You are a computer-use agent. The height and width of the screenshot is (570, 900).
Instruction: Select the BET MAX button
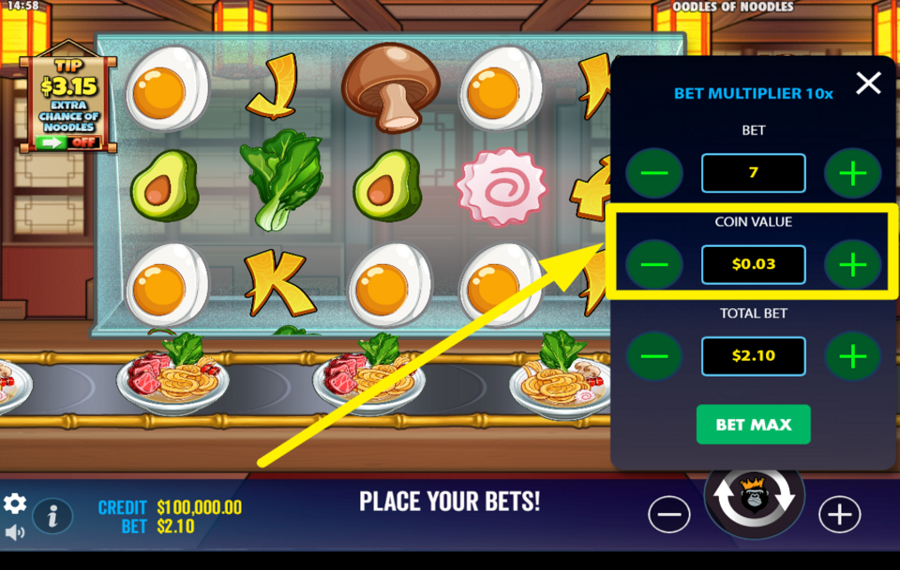(753, 424)
